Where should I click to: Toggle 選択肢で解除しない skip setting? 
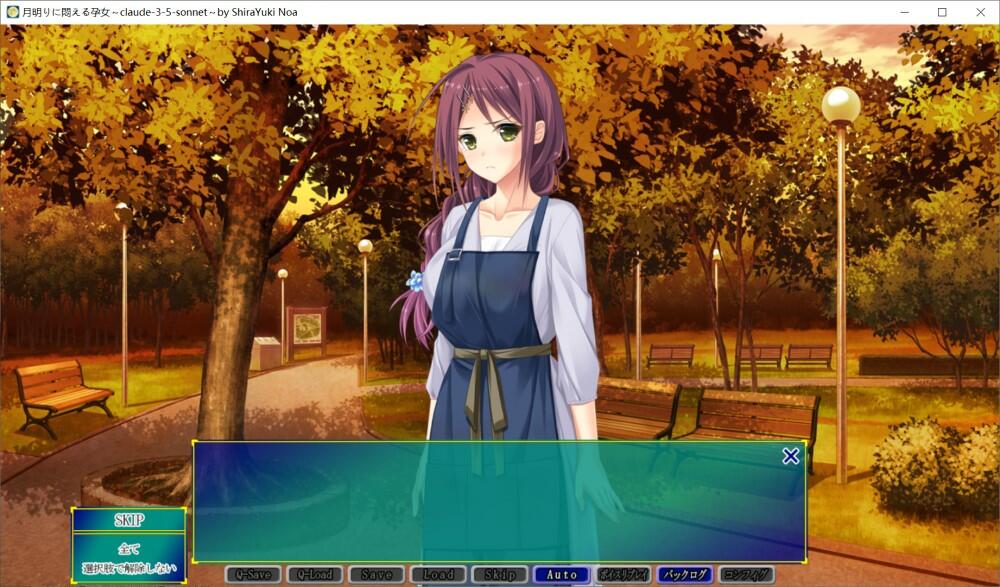pyautogui.click(x=129, y=568)
